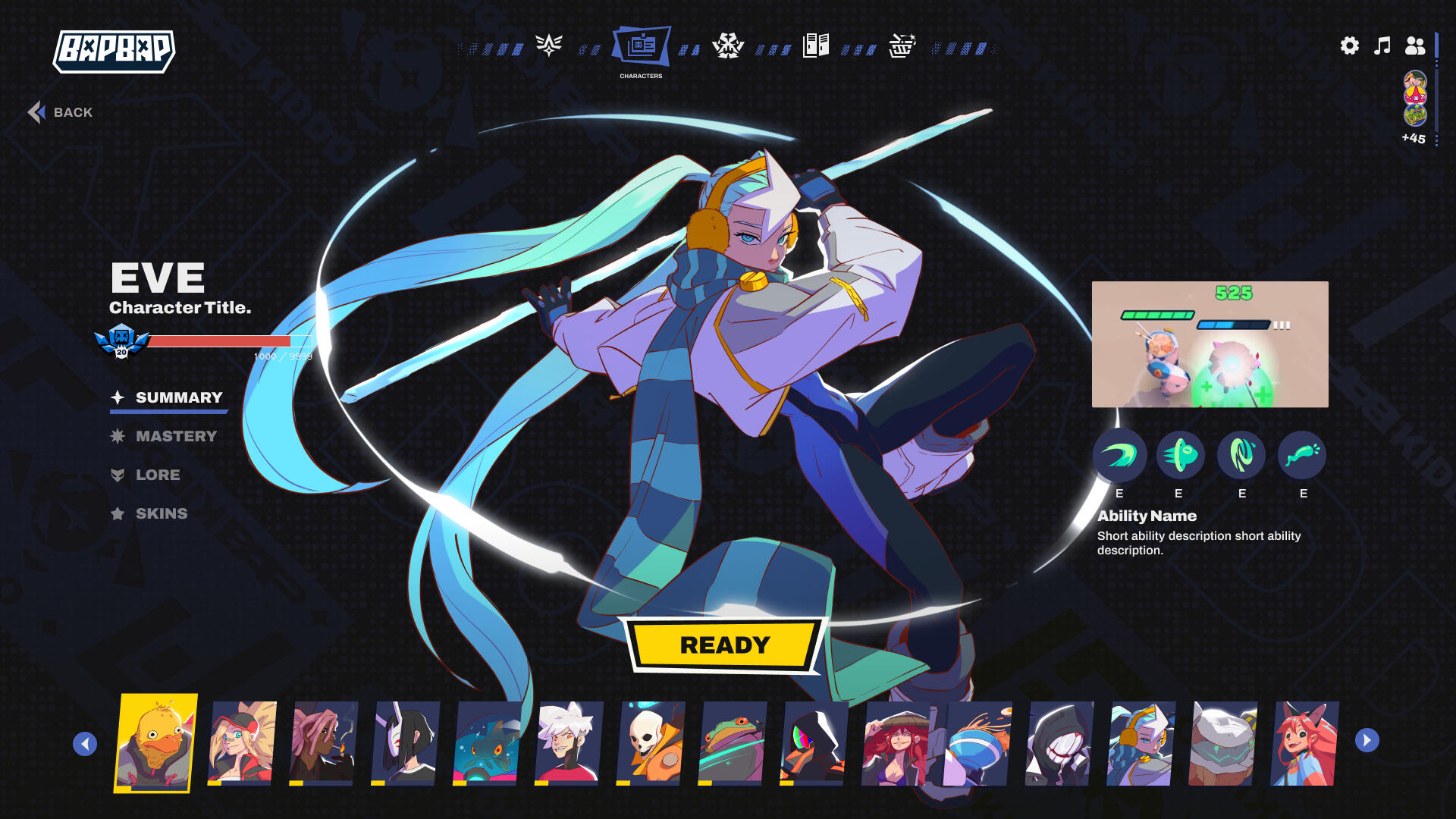View the Skins section
This screenshot has height=819, width=1456.
click(161, 513)
